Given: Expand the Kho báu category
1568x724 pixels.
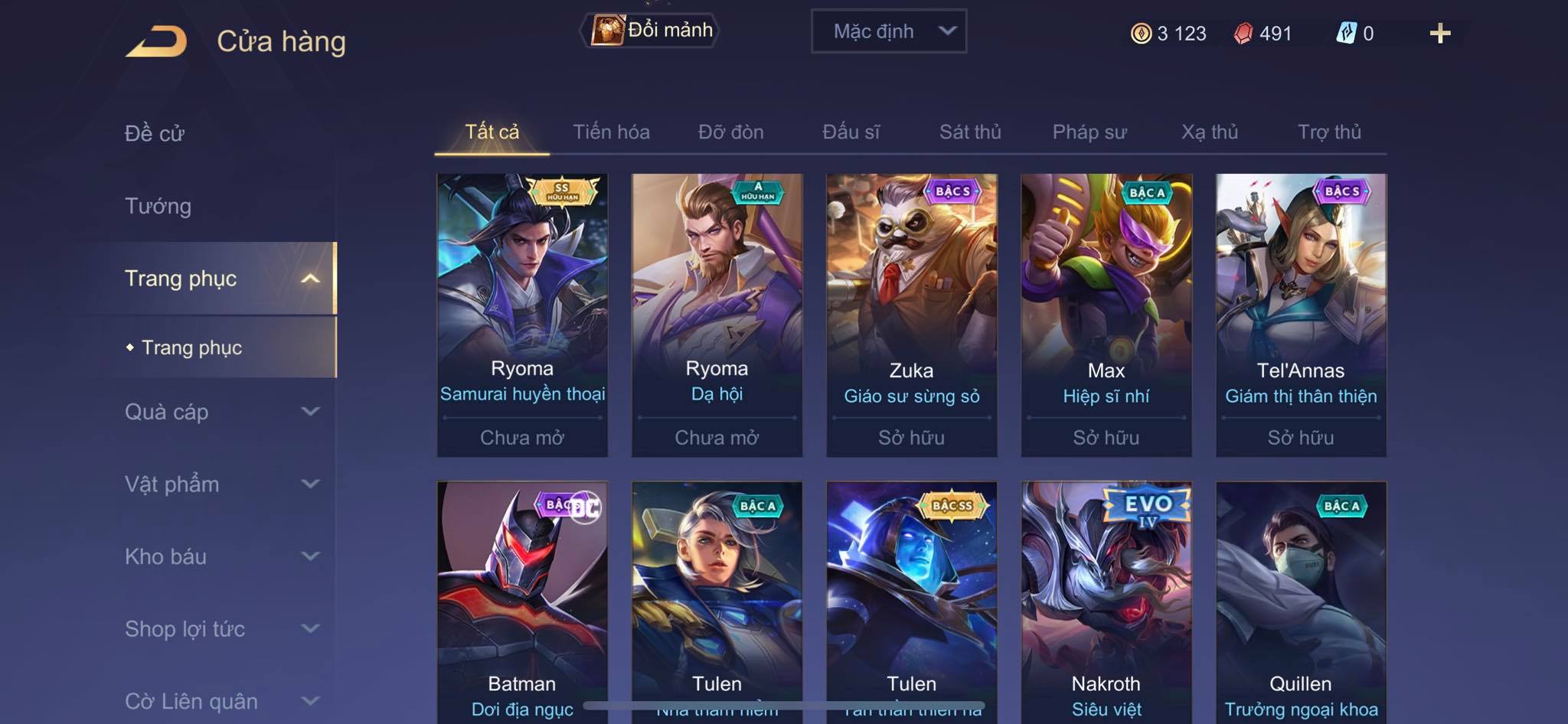Looking at the screenshot, I should pyautogui.click(x=220, y=556).
